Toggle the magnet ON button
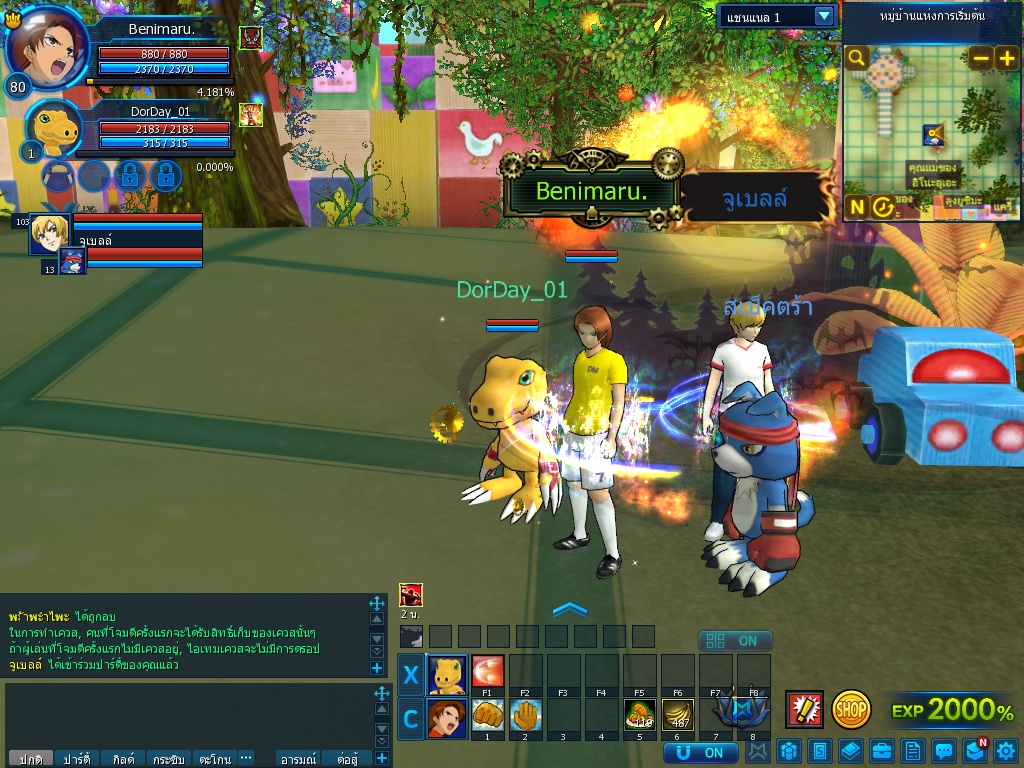 [700, 752]
